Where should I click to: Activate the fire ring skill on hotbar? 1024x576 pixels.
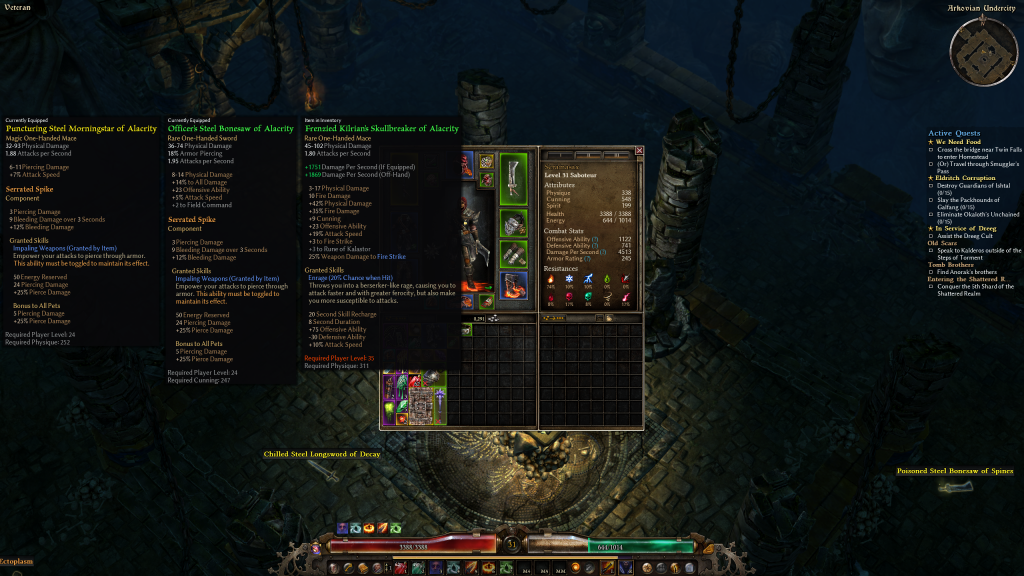[369, 527]
